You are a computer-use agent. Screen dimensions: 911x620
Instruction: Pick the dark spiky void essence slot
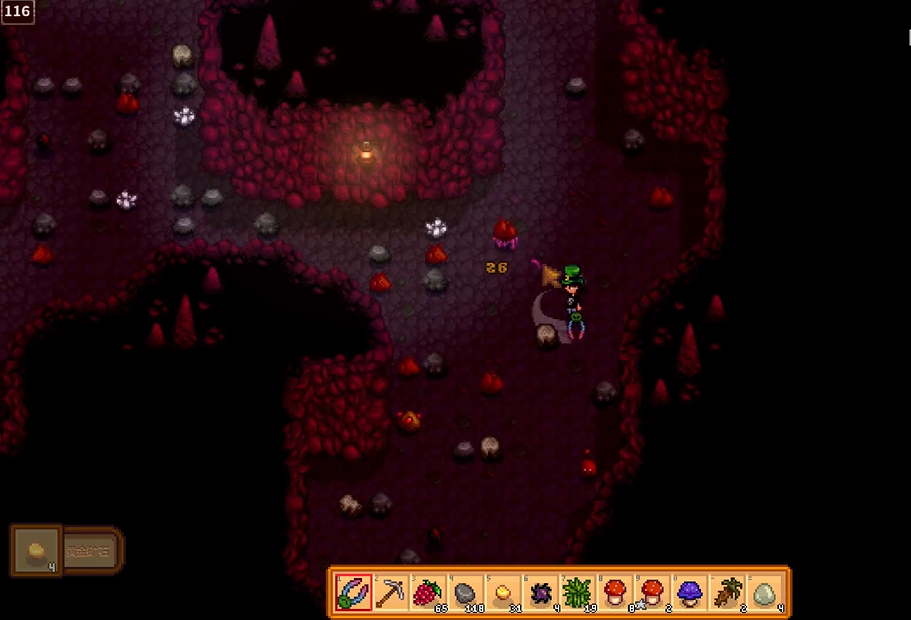click(540, 592)
